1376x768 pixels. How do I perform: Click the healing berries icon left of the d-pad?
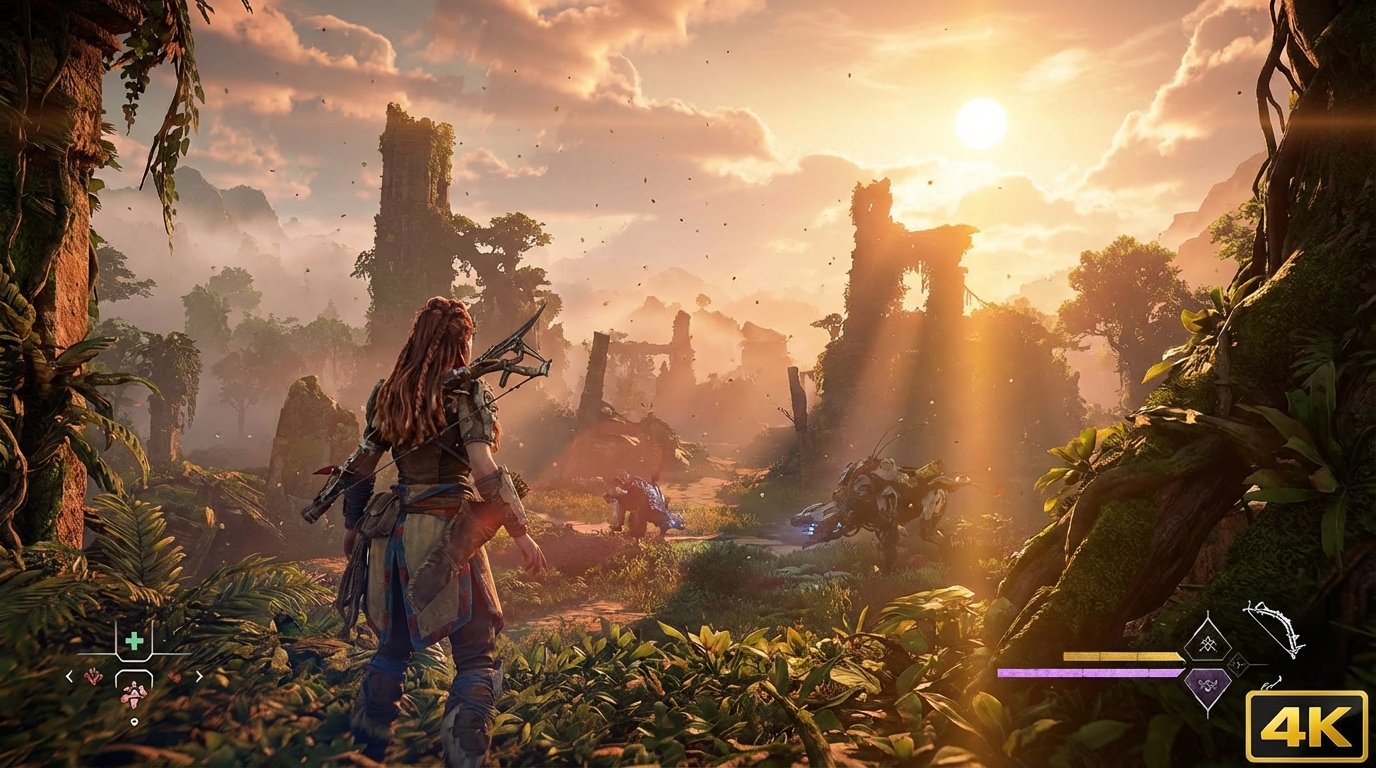(x=94, y=677)
